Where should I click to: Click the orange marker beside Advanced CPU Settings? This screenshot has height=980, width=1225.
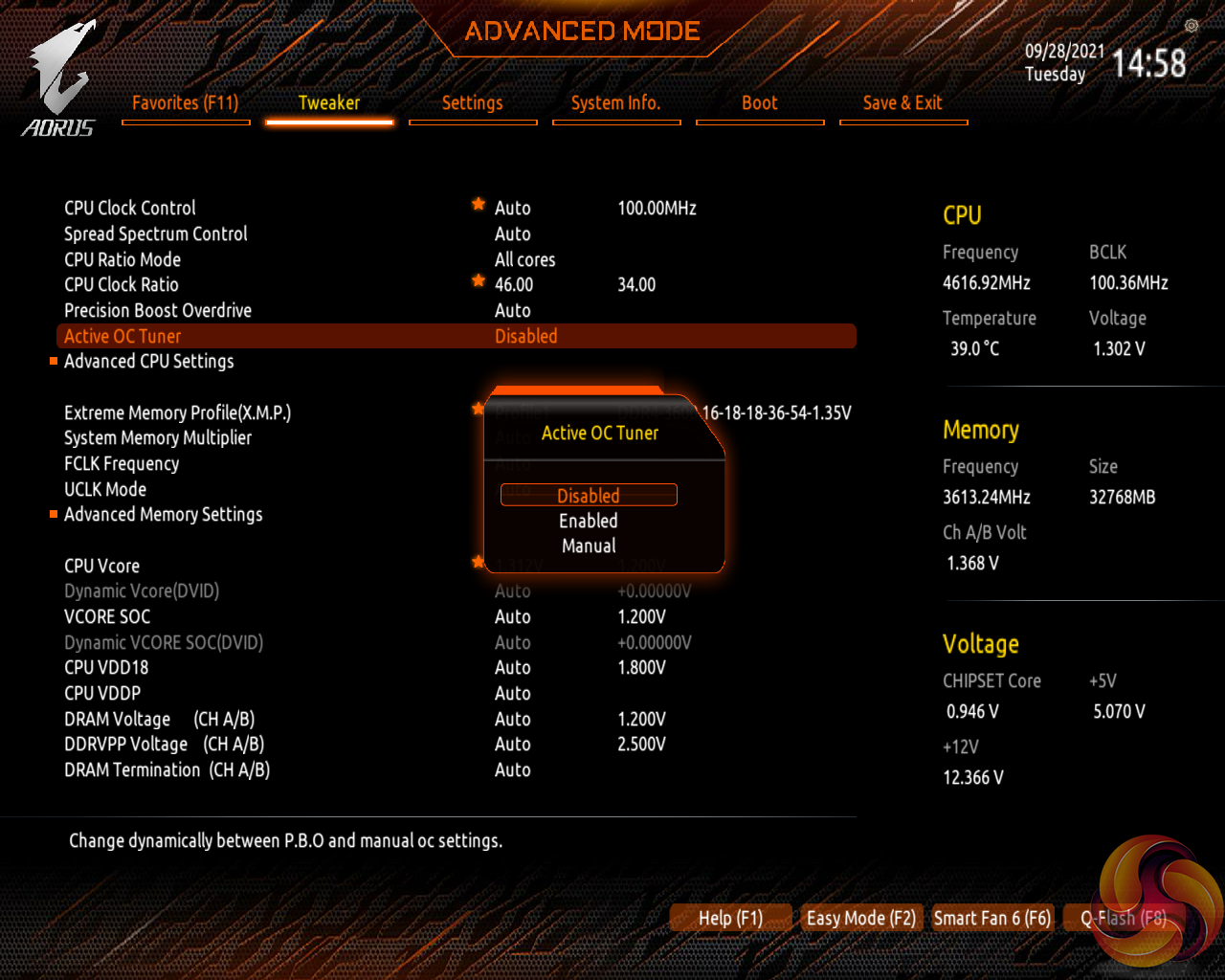click(x=53, y=361)
